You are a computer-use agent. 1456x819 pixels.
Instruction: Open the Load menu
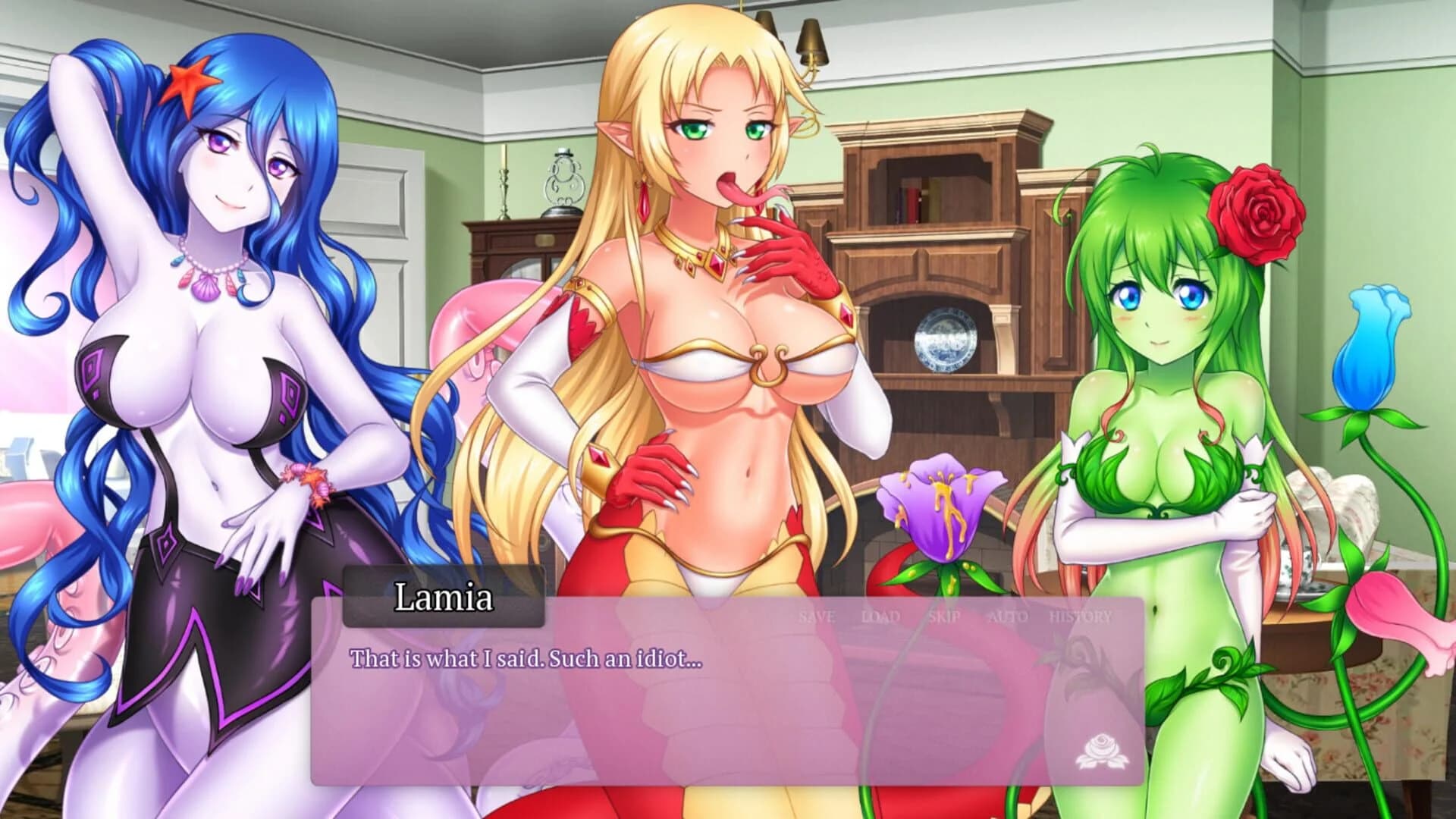[x=880, y=617]
